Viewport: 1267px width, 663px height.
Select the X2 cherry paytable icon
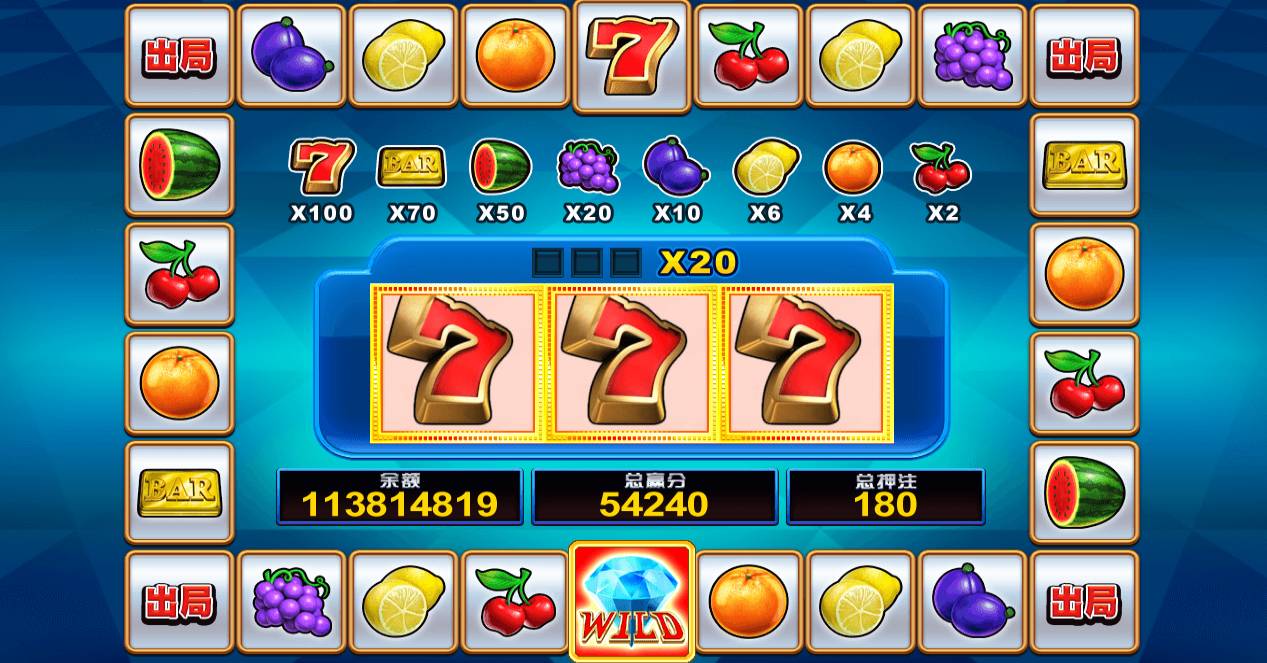click(x=941, y=167)
